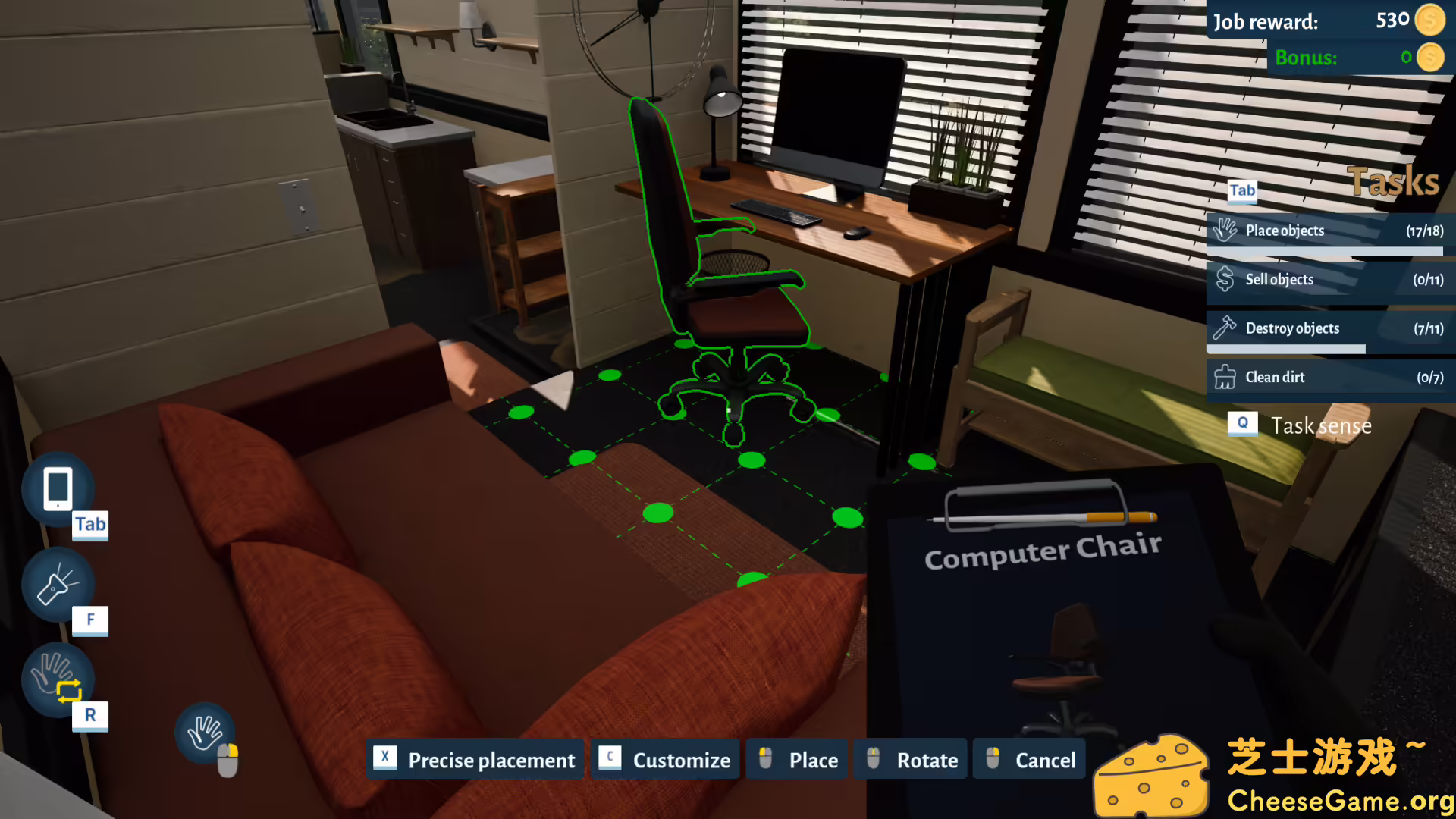The height and width of the screenshot is (819, 1456).
Task: Activate Task sense with the Q badge
Action: 1242,425
